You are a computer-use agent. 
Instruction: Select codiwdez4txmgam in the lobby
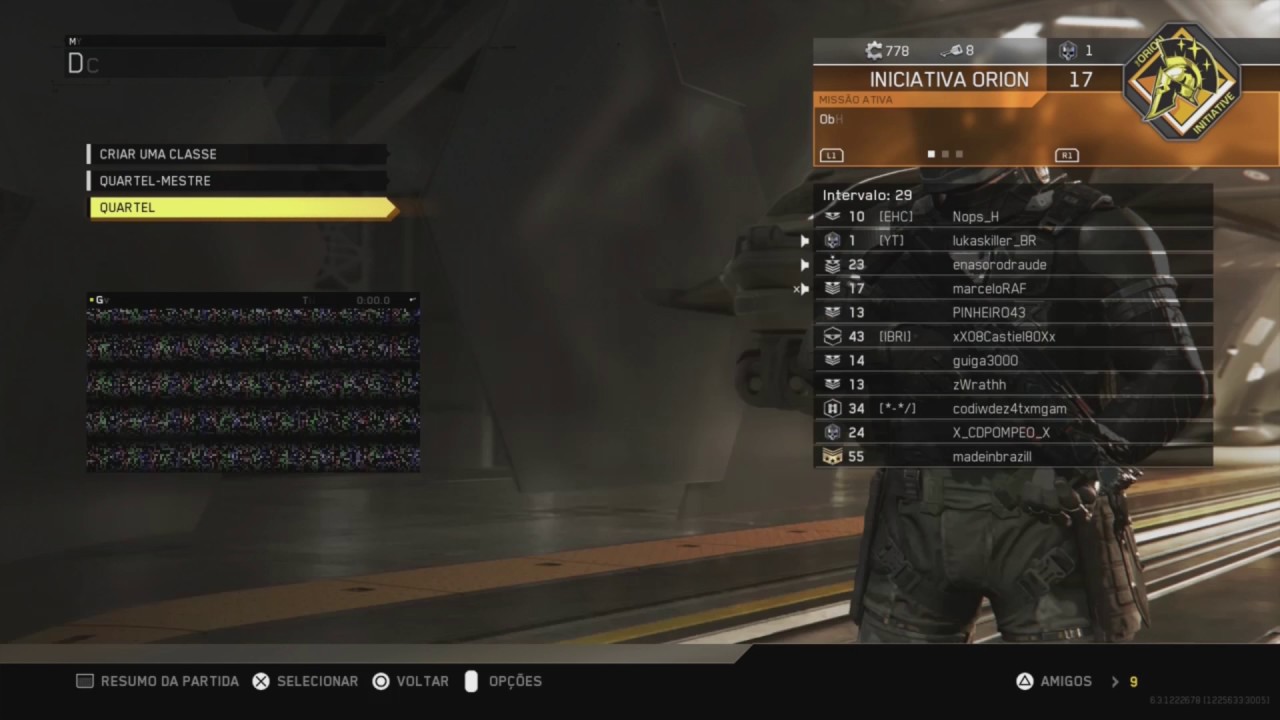[x=1012, y=409]
